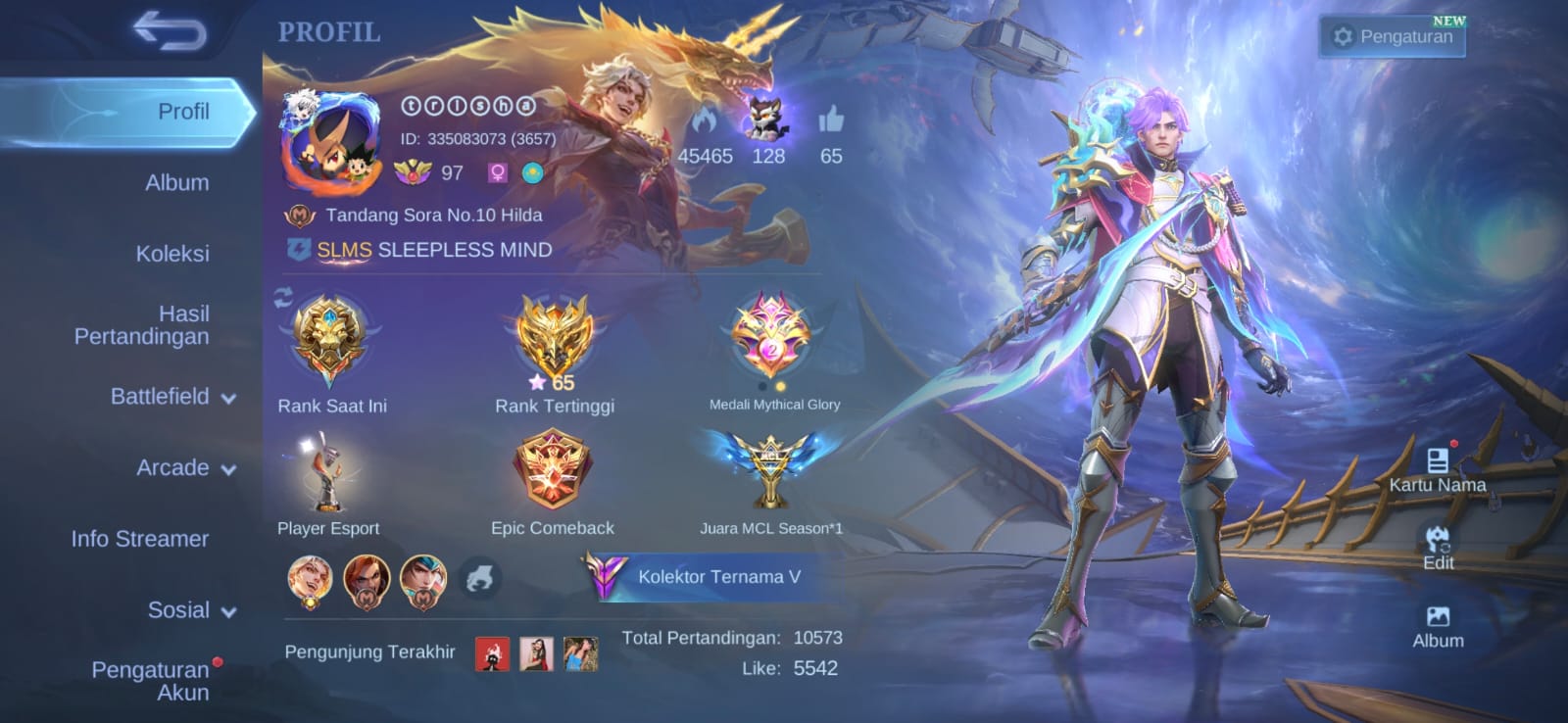Image resolution: width=1568 pixels, height=723 pixels.
Task: View the Juara MCL Season trophy
Action: (770, 470)
